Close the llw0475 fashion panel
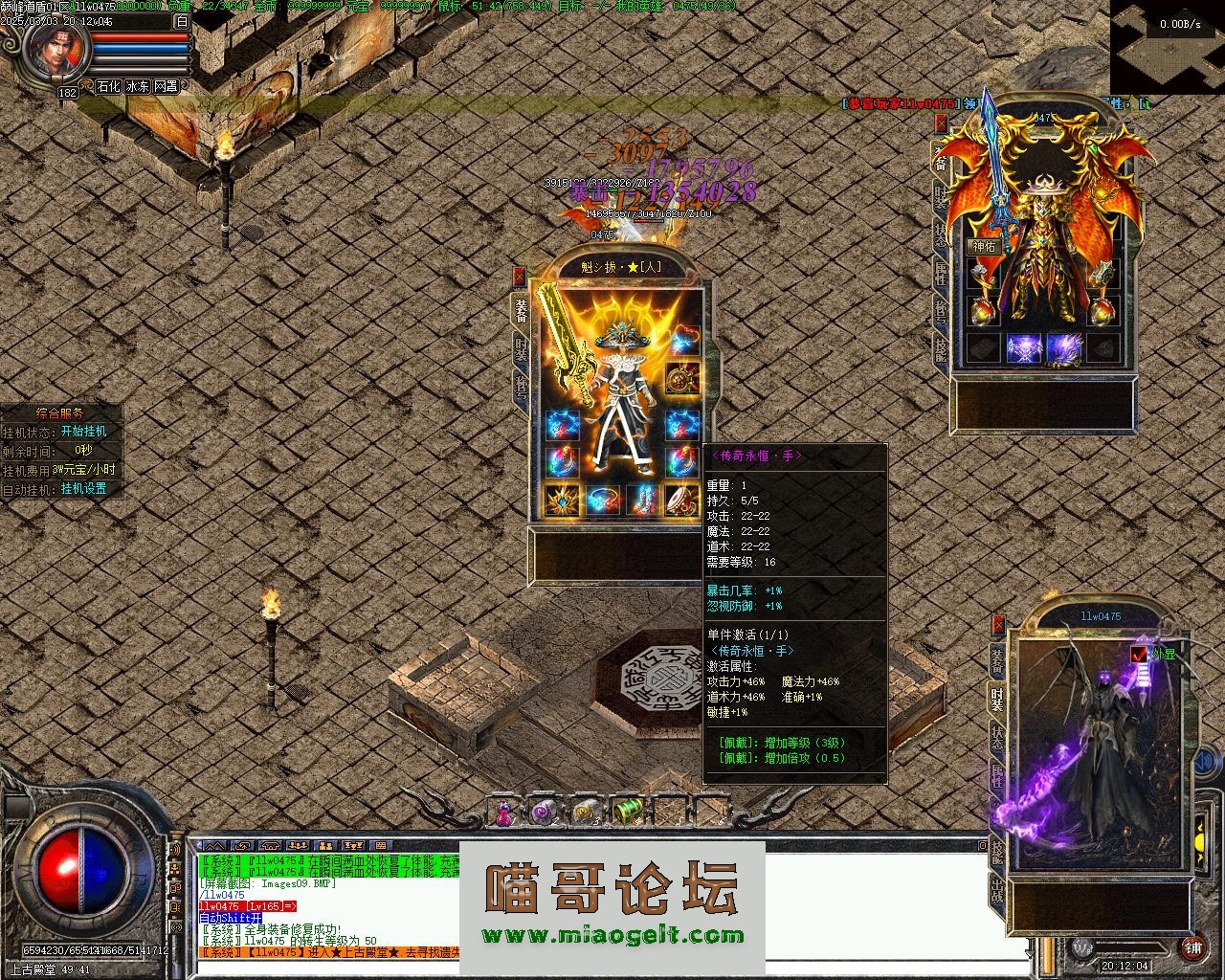This screenshot has width=1225, height=980. click(x=998, y=625)
